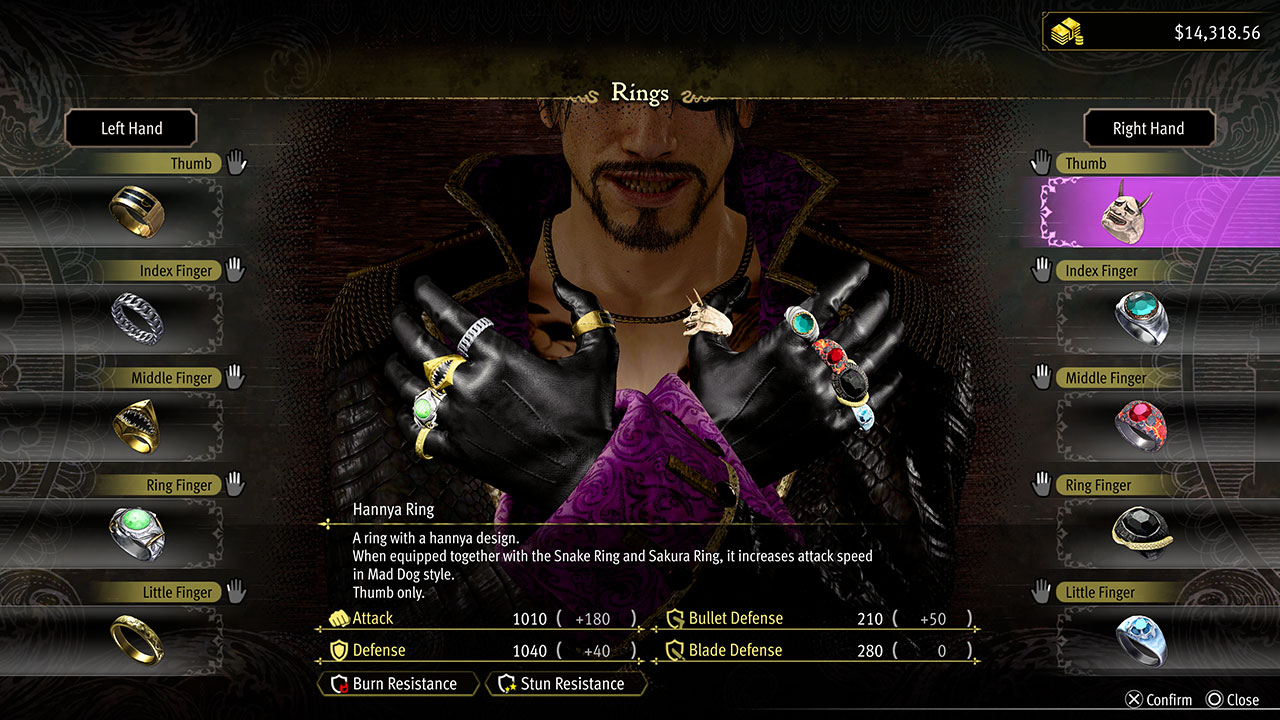Screen dimensions: 1280x720
Task: Select the right middle finger red gem ring
Action: pos(1141,424)
